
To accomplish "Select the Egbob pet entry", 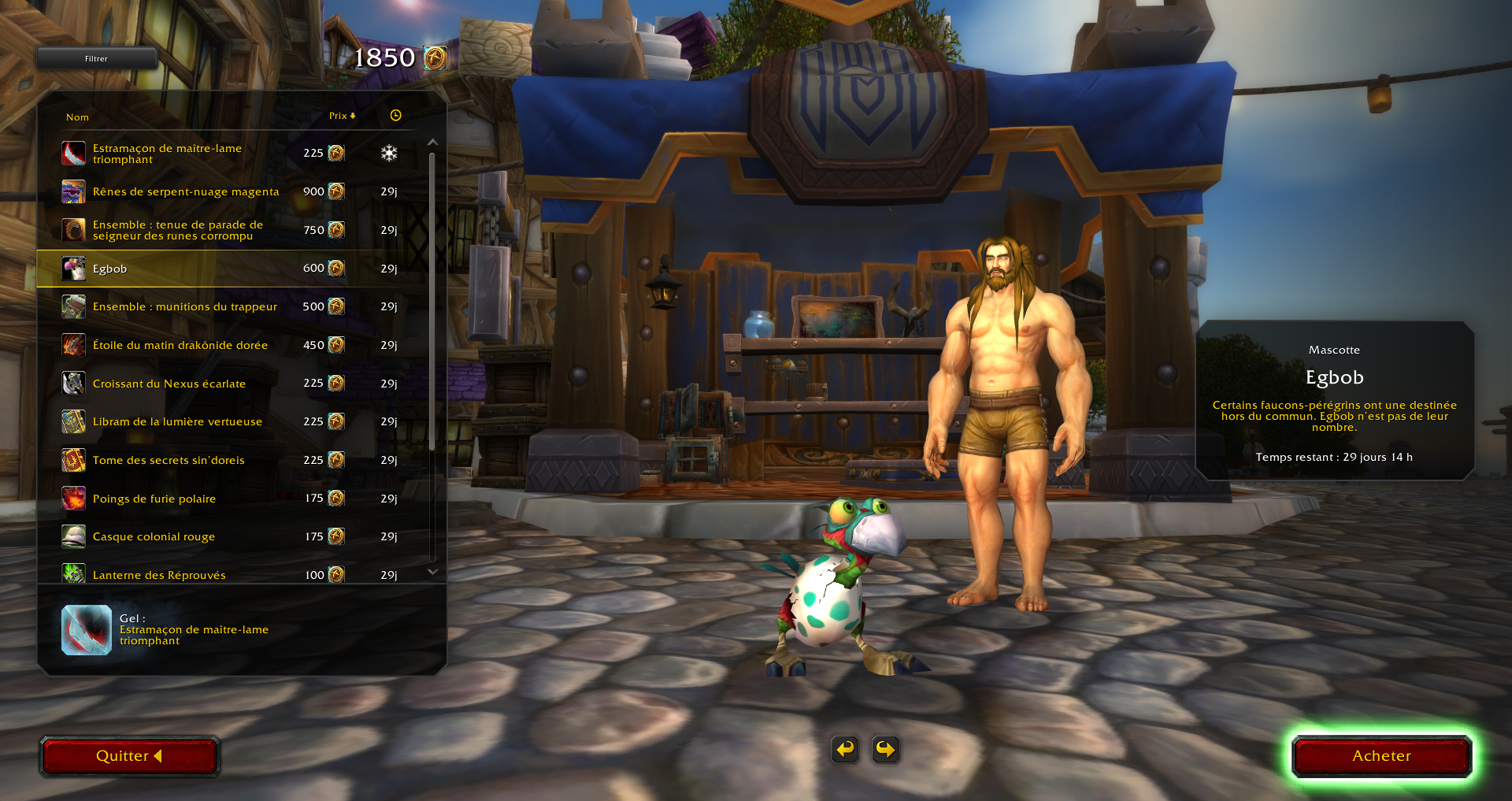I will tap(110, 269).
